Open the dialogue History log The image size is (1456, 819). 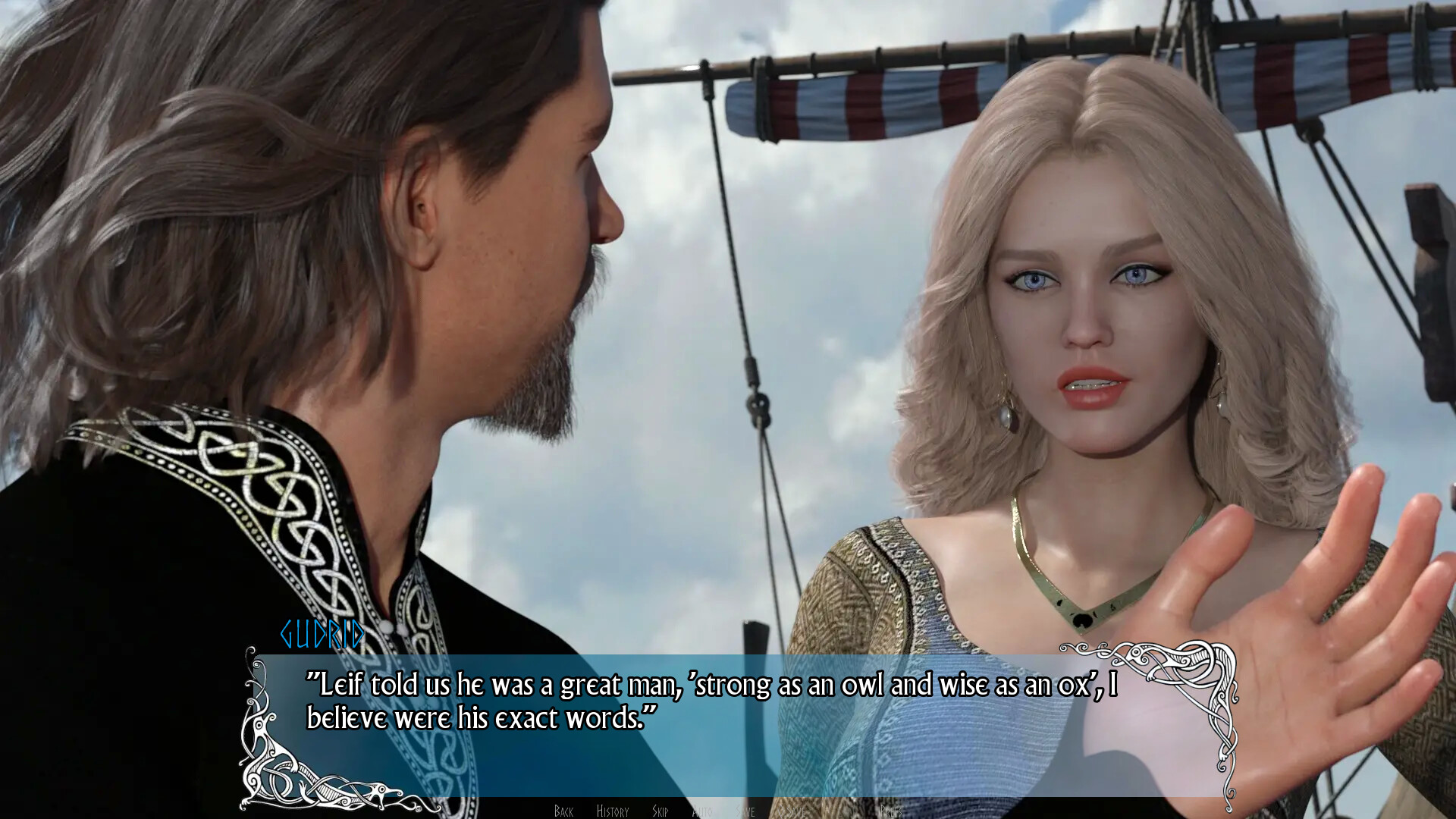[613, 811]
